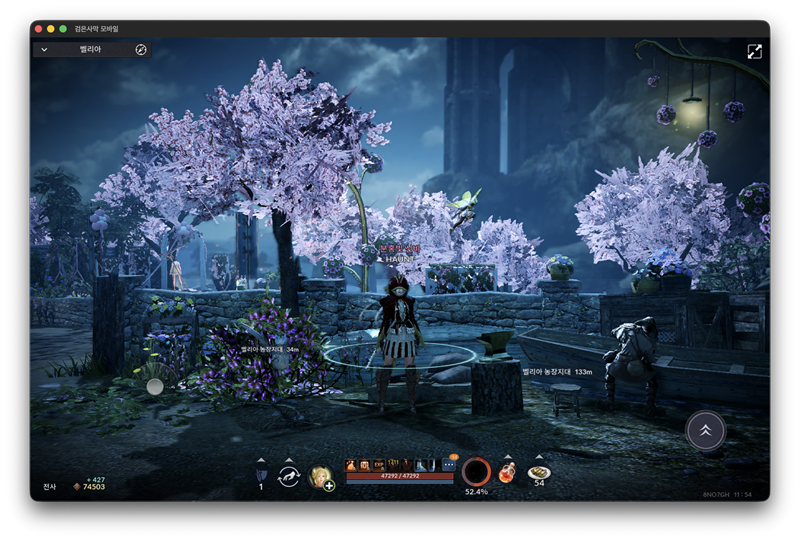Eat the food dish item

[x=539, y=472]
